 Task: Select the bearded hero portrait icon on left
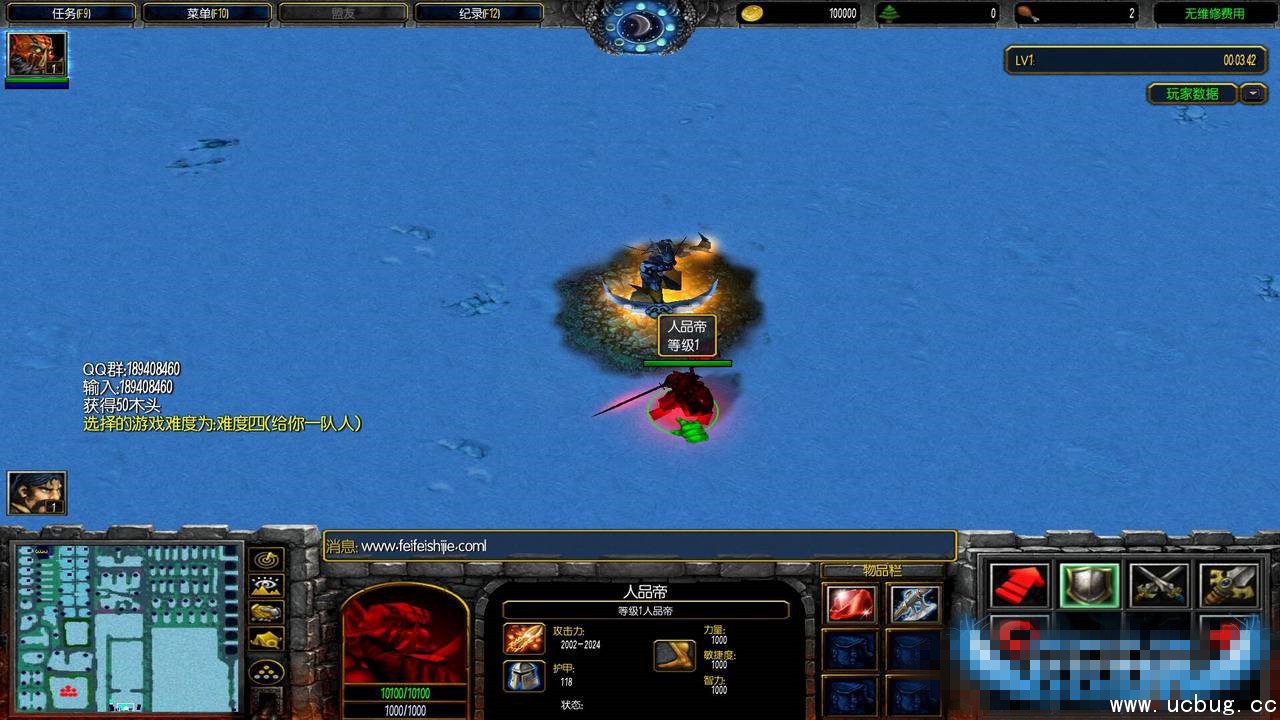37,492
